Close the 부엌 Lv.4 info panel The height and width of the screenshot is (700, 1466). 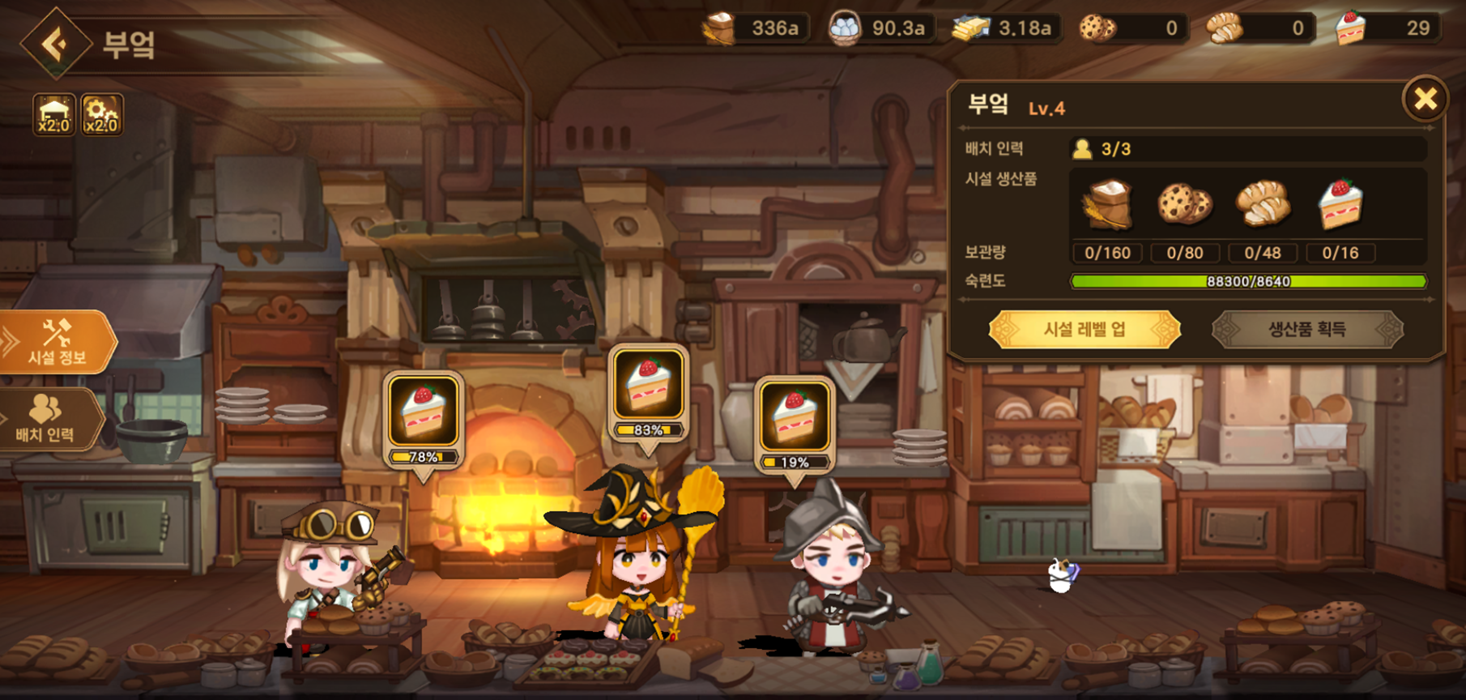pyautogui.click(x=1425, y=99)
